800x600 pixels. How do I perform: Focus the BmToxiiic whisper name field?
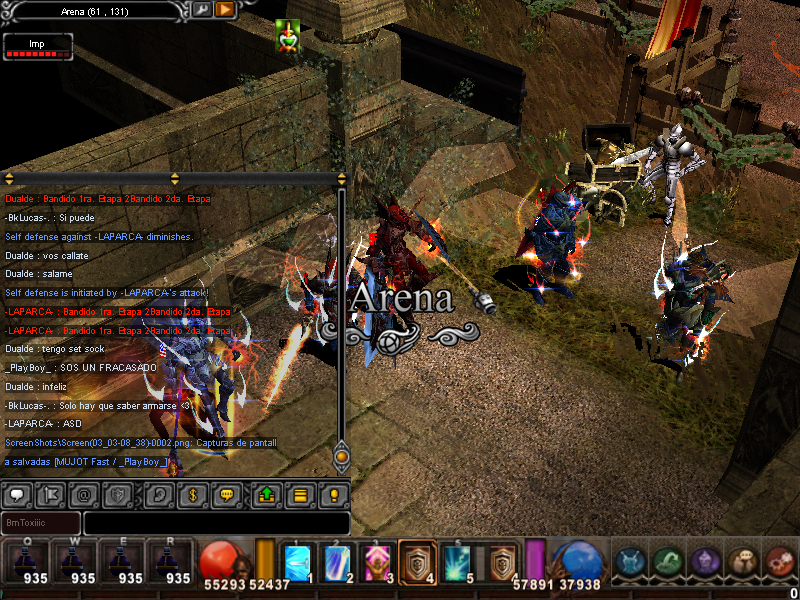41,523
